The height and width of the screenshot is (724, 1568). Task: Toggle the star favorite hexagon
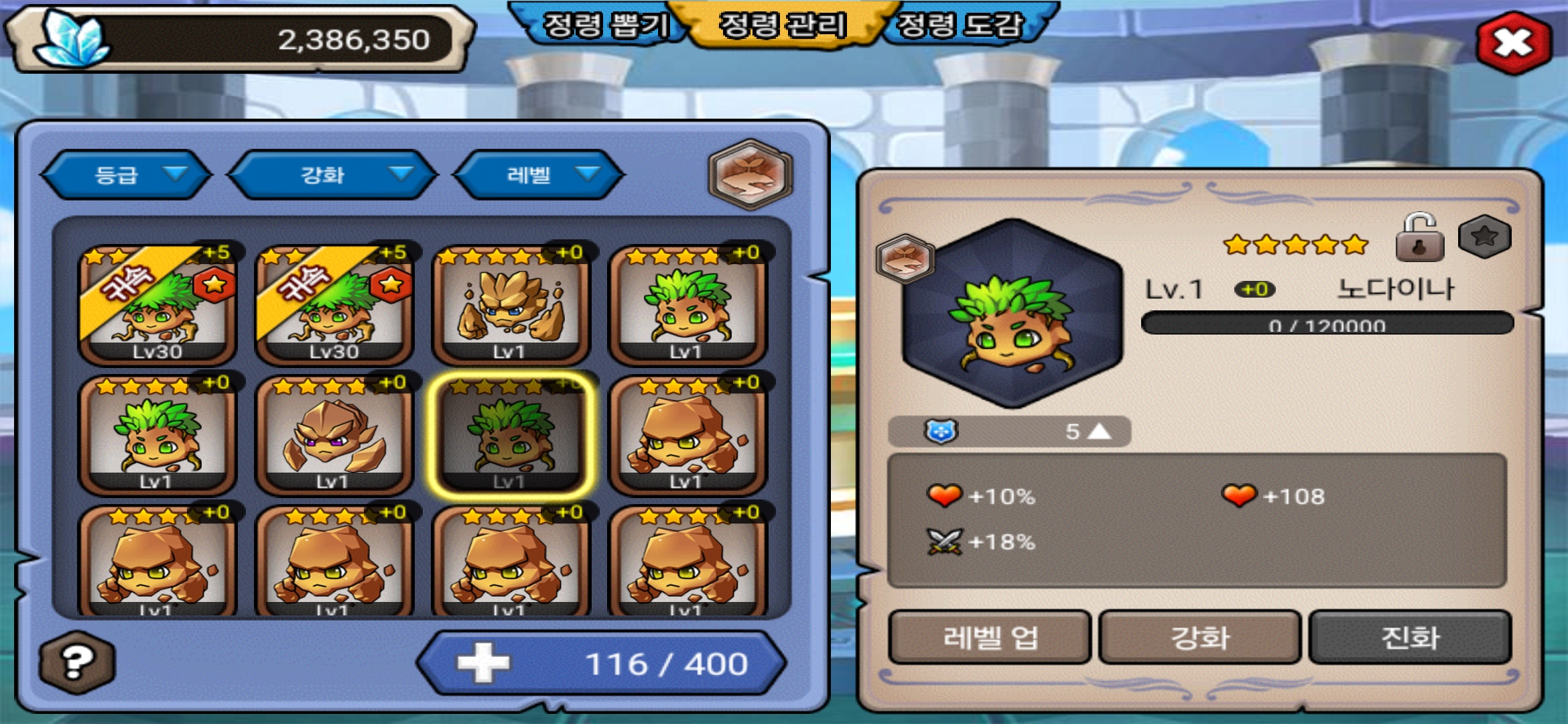(x=1484, y=236)
